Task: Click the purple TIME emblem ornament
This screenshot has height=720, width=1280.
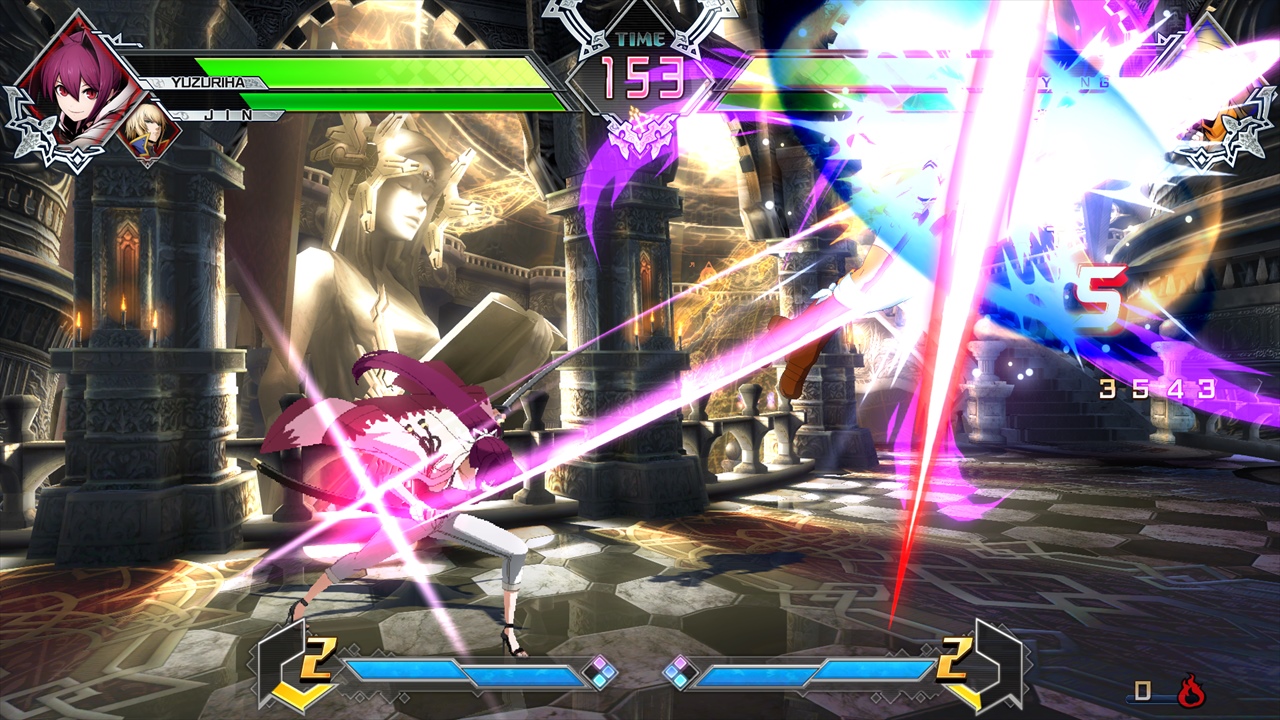Action: coord(640,135)
